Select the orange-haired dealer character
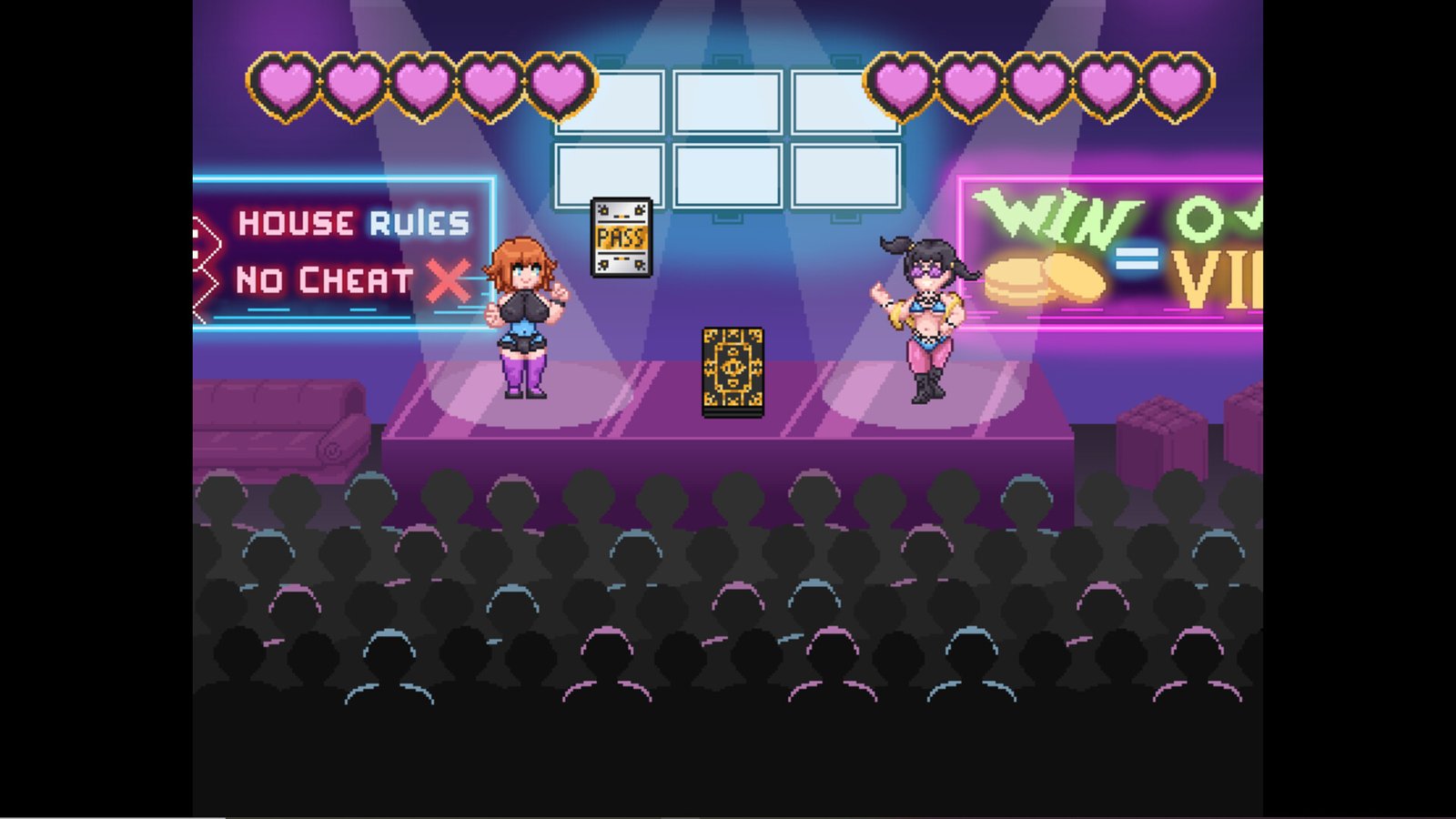The height and width of the screenshot is (819, 1456). [x=526, y=318]
